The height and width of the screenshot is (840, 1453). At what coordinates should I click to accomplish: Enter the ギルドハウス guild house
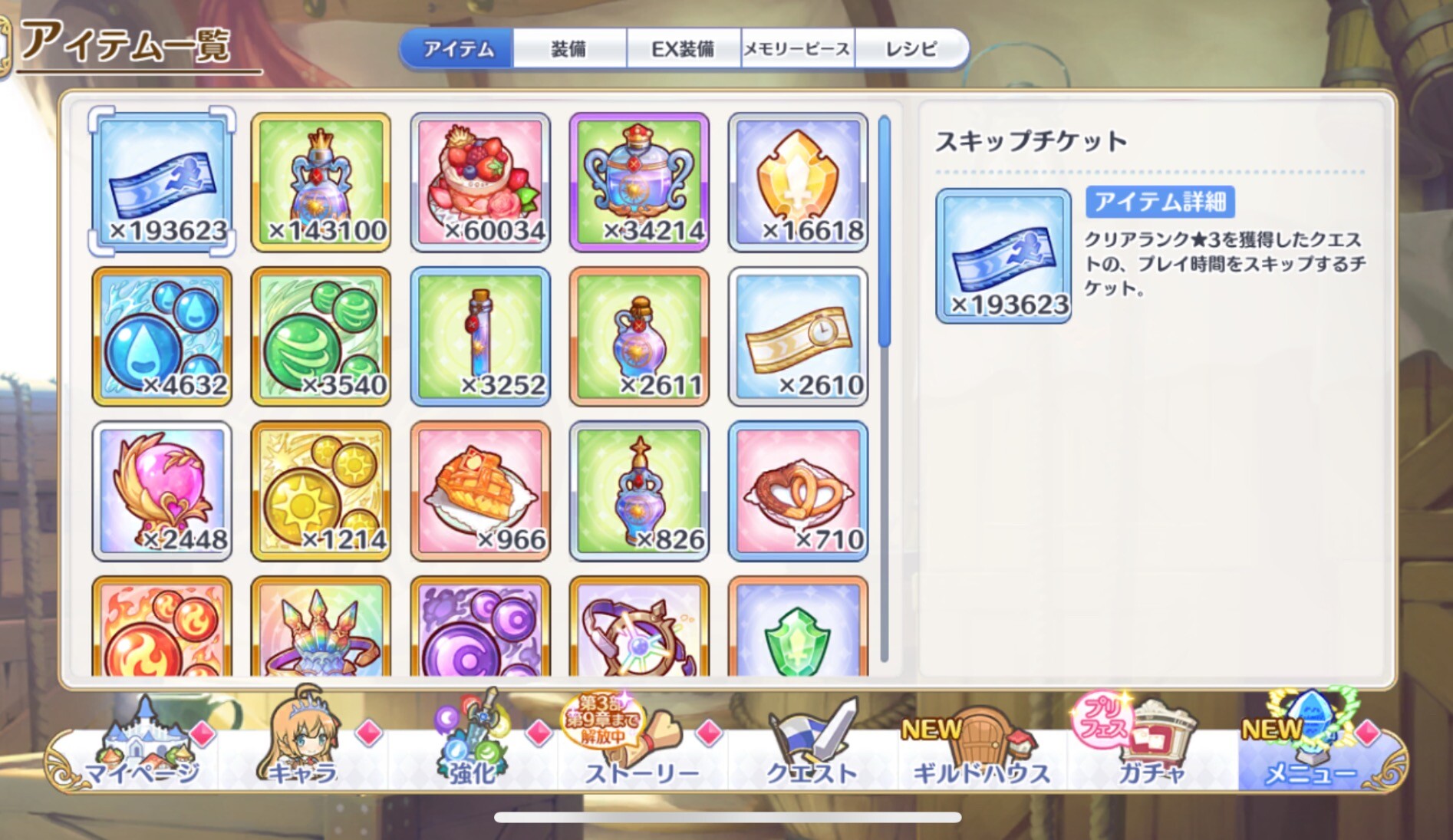click(x=980, y=748)
